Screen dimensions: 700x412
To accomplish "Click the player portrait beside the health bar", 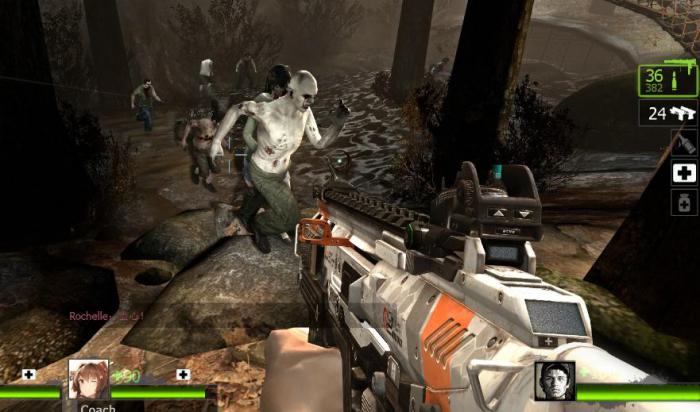I will 554,381.
